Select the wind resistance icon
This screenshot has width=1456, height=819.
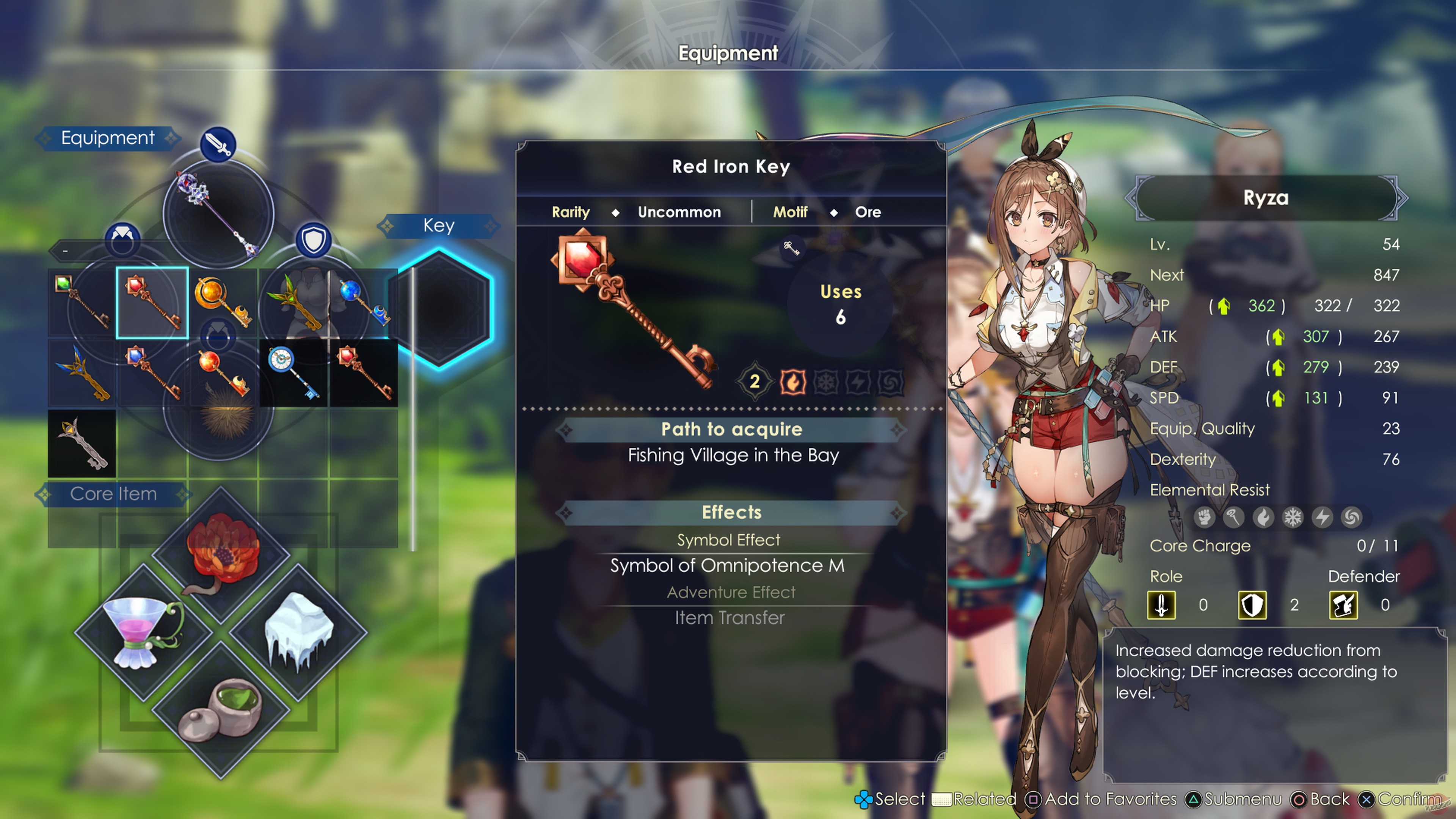[x=1352, y=517]
